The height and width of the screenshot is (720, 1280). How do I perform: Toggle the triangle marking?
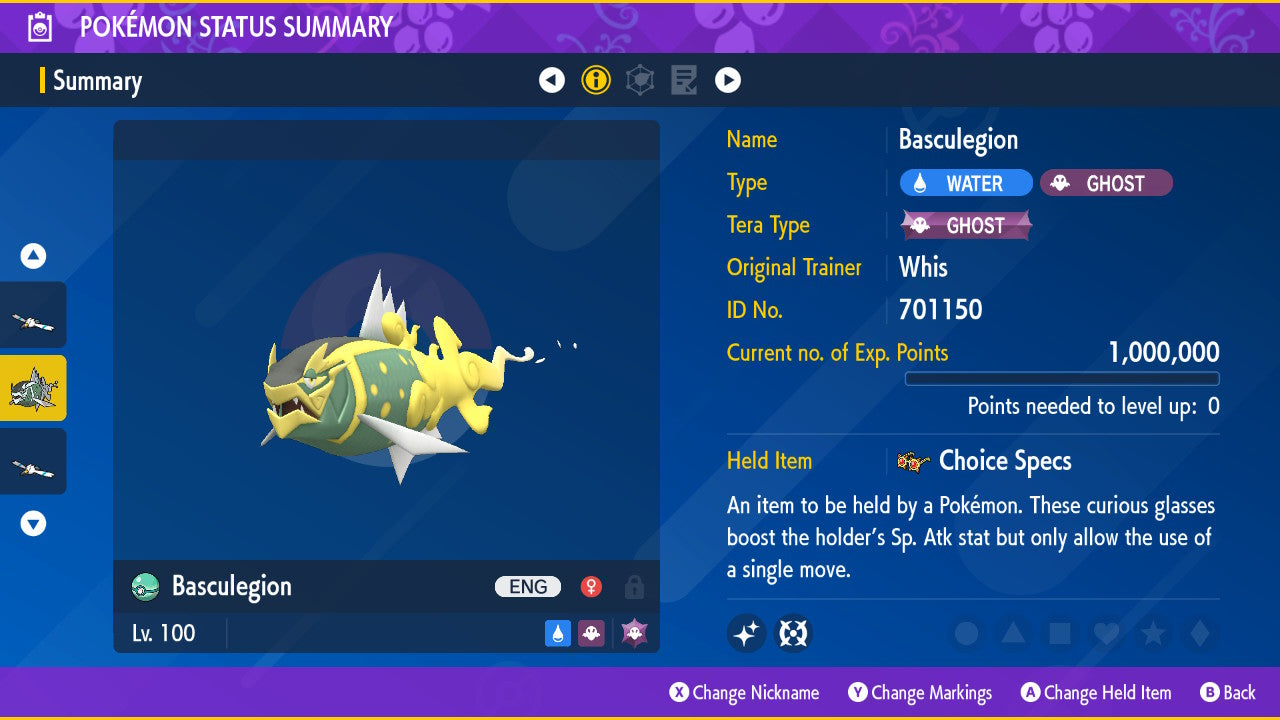tap(1013, 633)
